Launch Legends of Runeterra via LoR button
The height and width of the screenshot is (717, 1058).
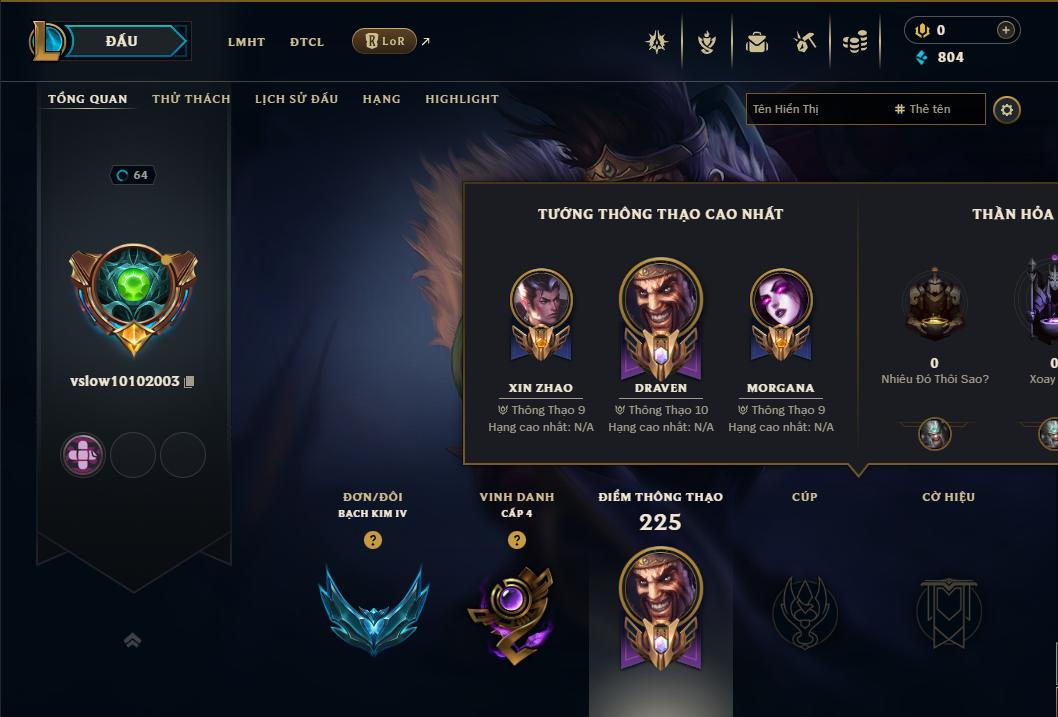point(385,41)
